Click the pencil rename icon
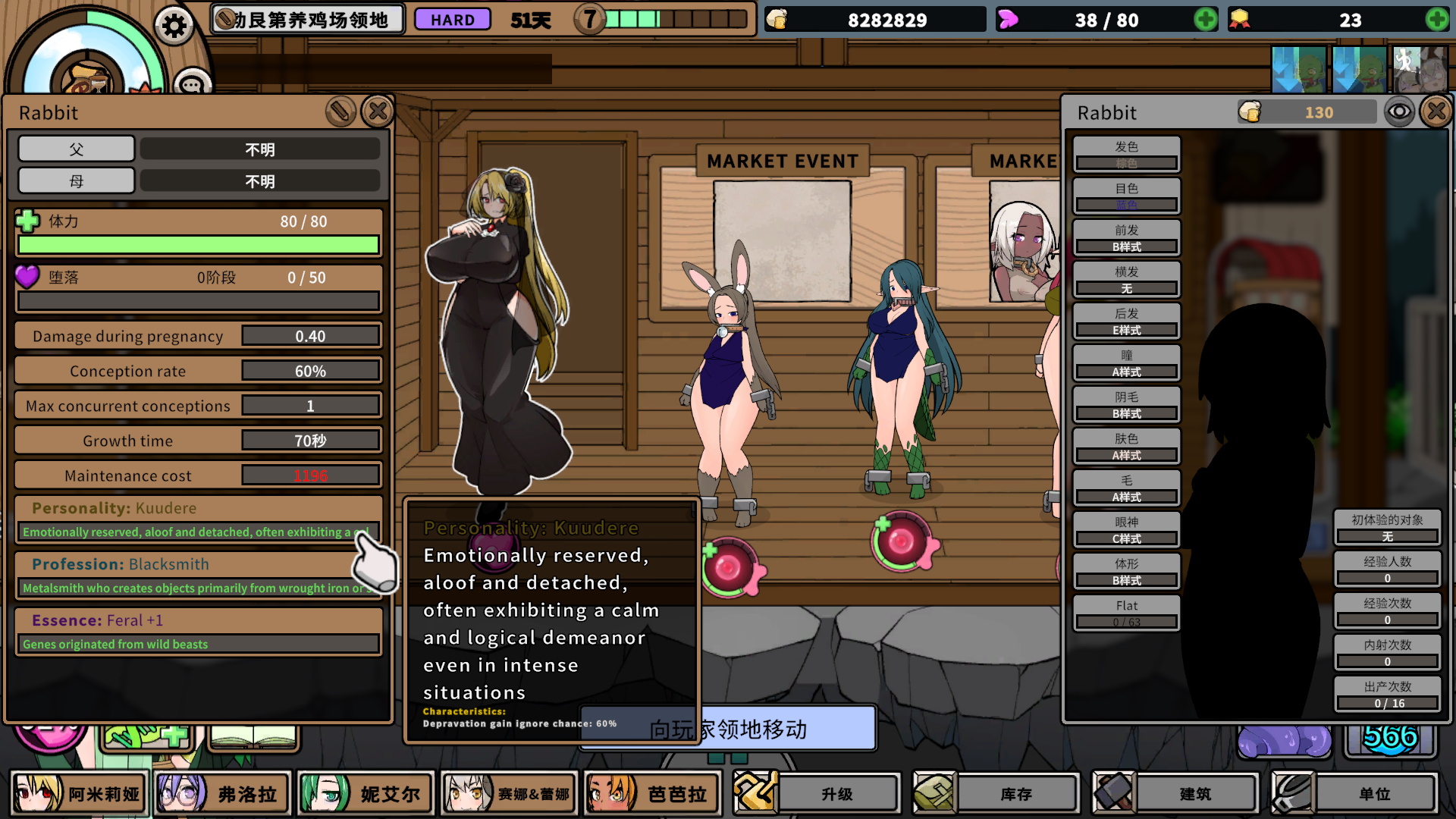Viewport: 1456px width, 819px height. tap(340, 111)
